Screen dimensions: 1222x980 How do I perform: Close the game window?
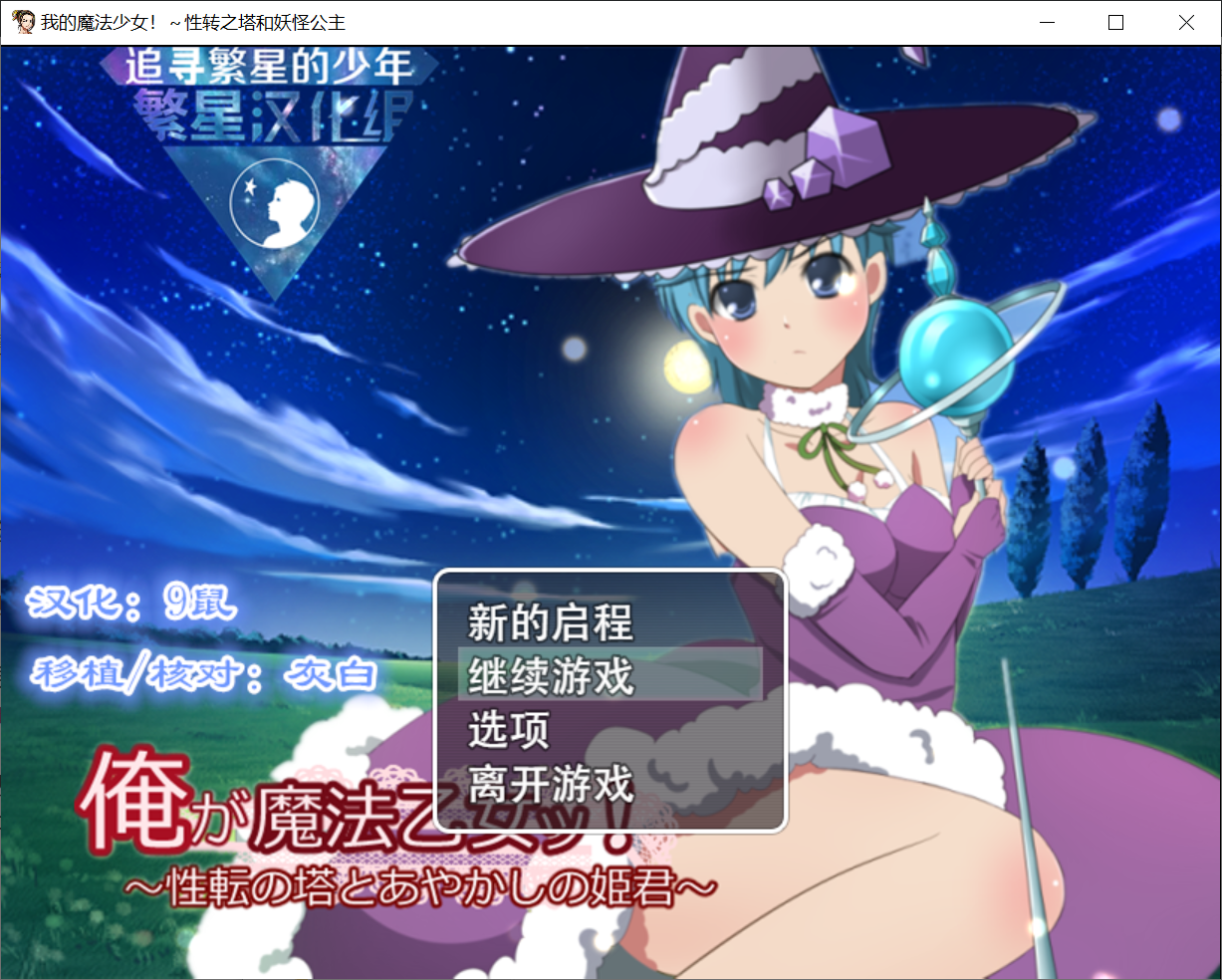1185,22
